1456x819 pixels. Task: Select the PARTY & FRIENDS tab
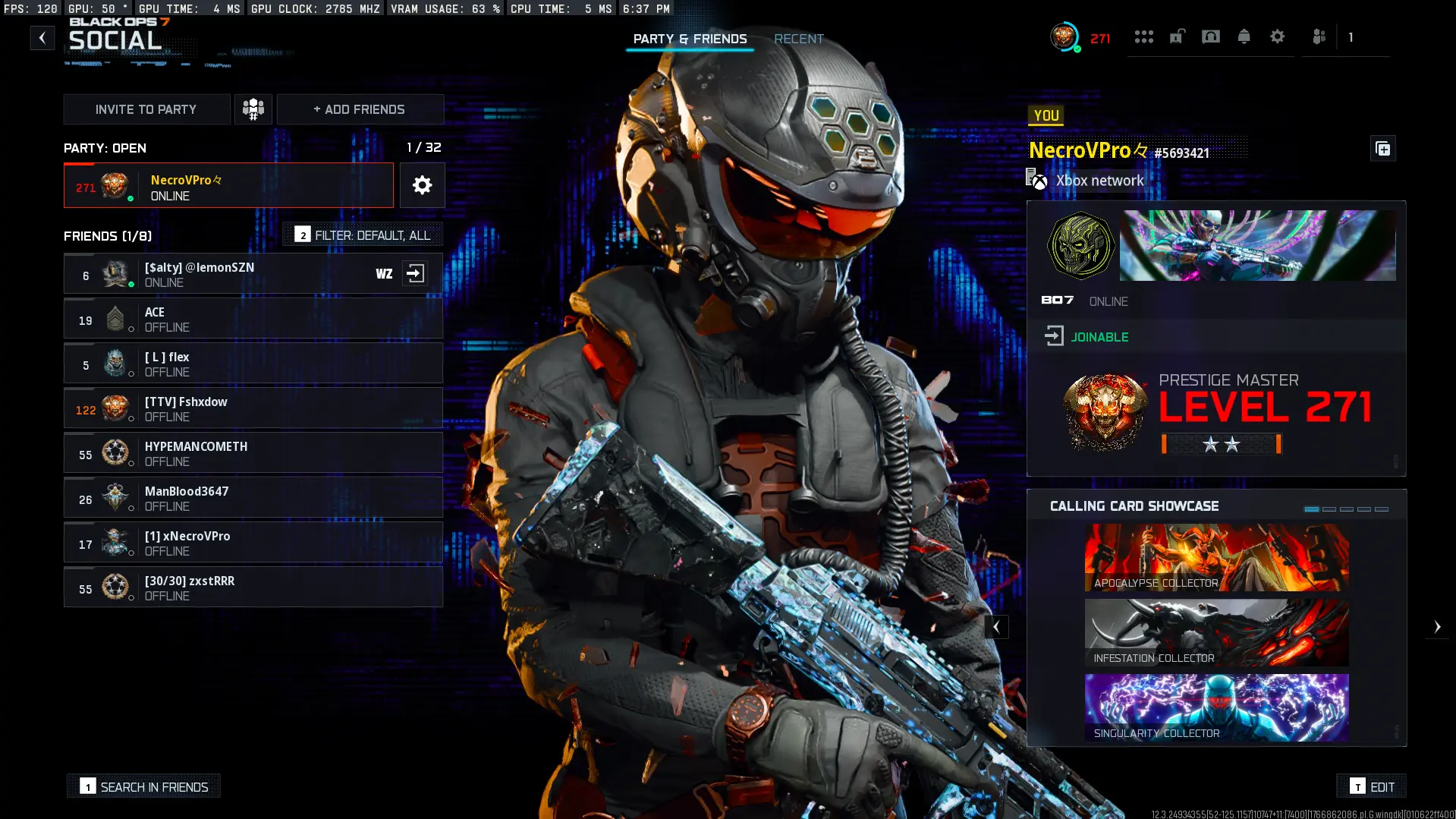coord(690,39)
